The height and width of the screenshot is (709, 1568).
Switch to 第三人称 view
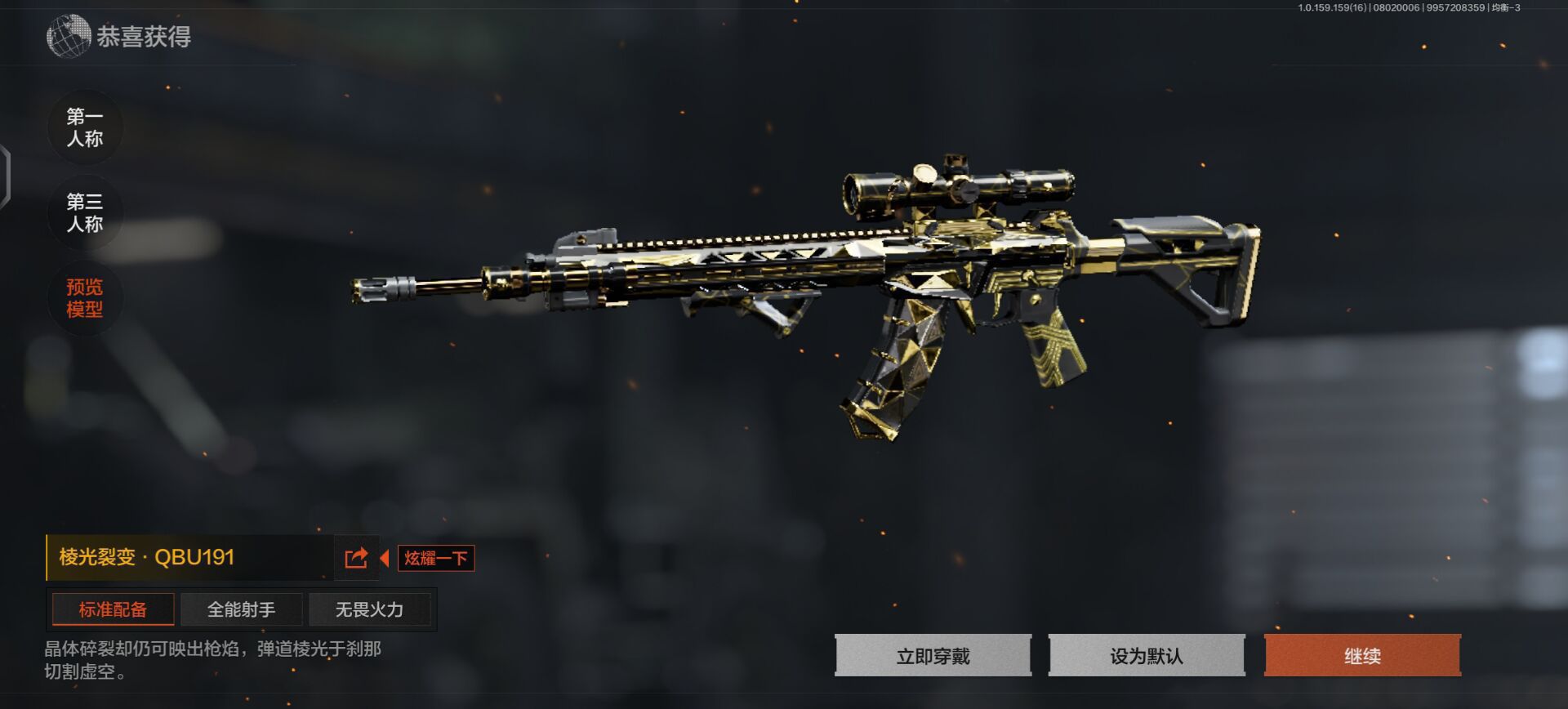85,212
